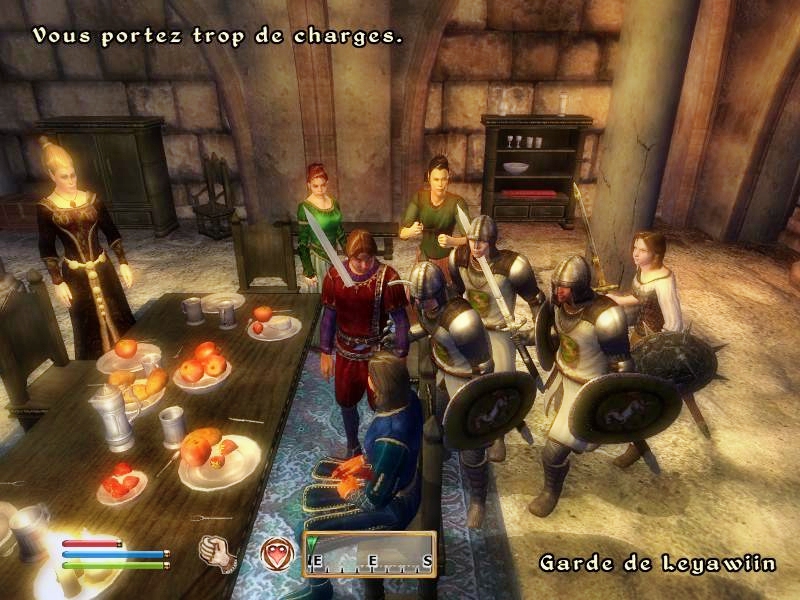The height and width of the screenshot is (600, 800).
Task: Click the fist weapon icon
Action: (x=214, y=552)
